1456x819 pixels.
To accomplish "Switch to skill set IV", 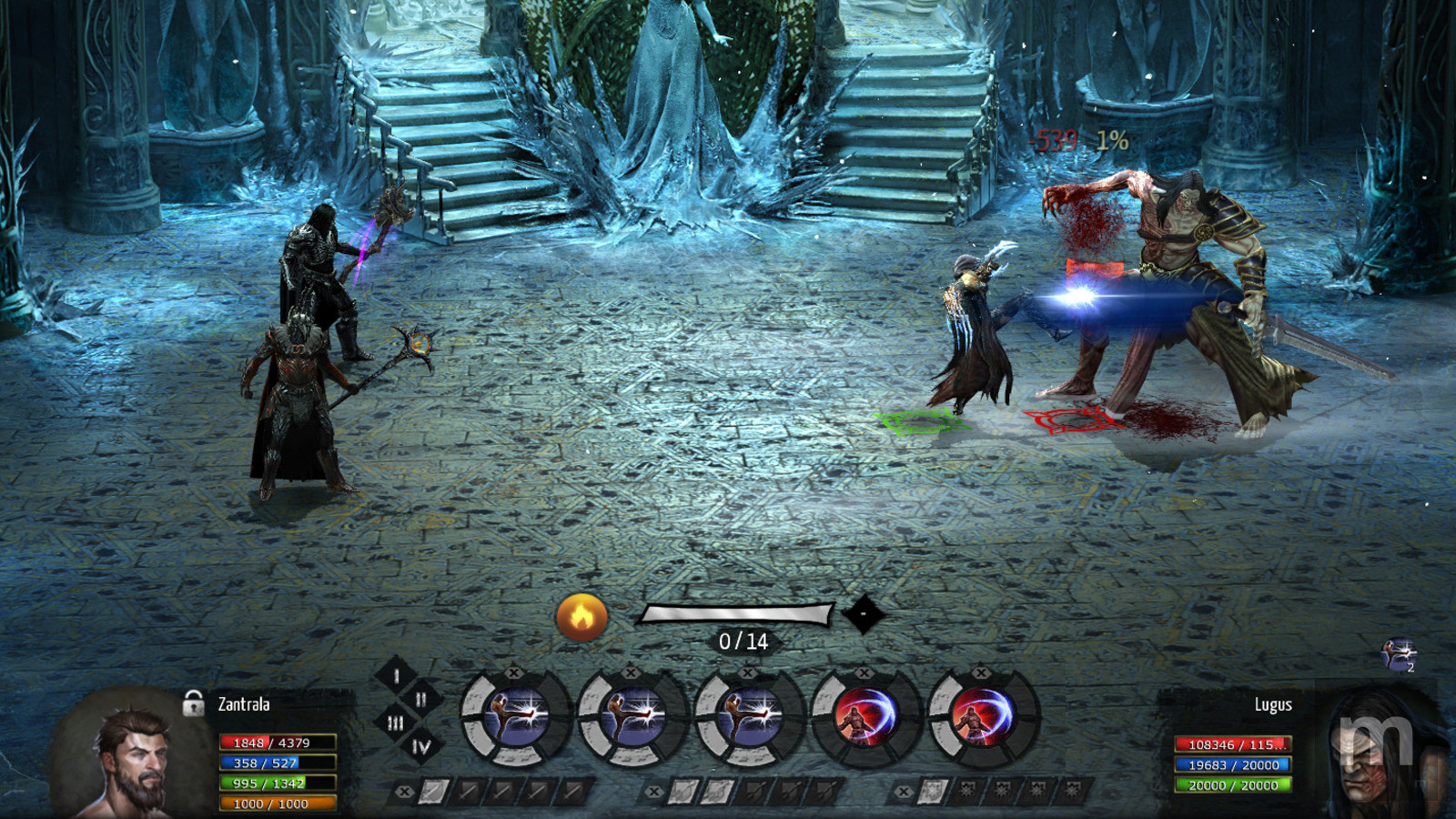I will (420, 747).
